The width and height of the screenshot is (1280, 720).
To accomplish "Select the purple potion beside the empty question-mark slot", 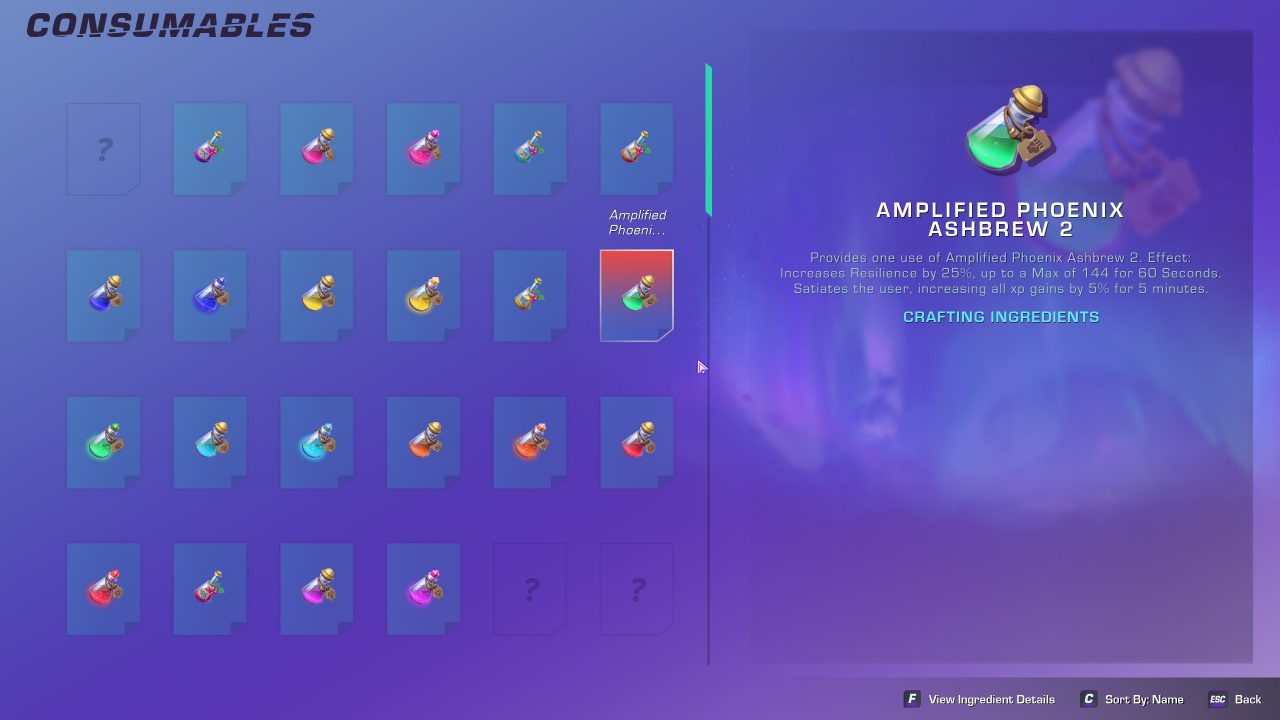I will (x=210, y=148).
